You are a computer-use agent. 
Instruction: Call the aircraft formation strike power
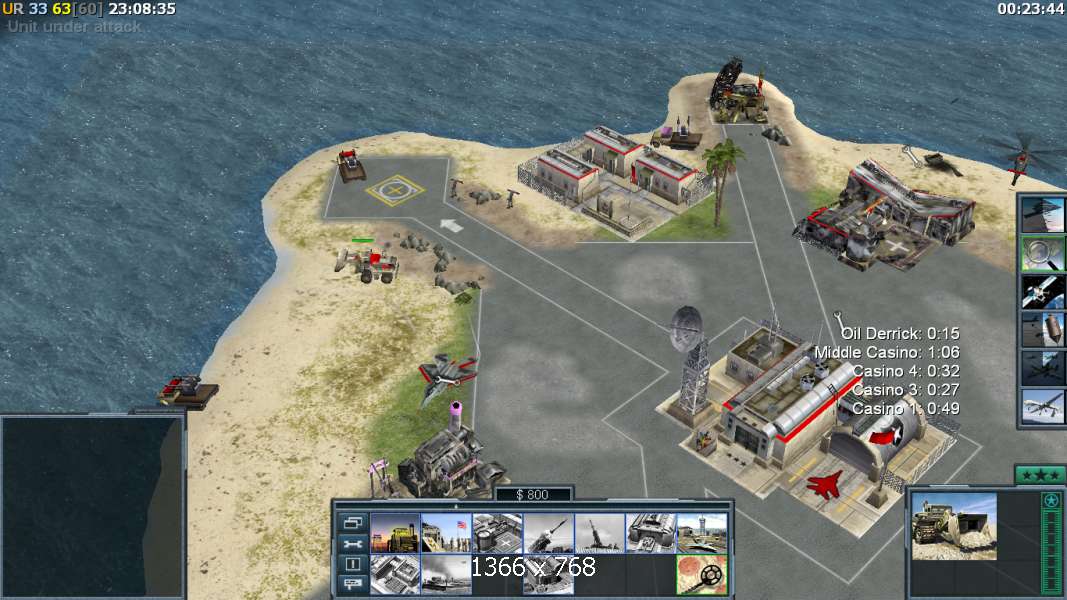[x=1042, y=367]
